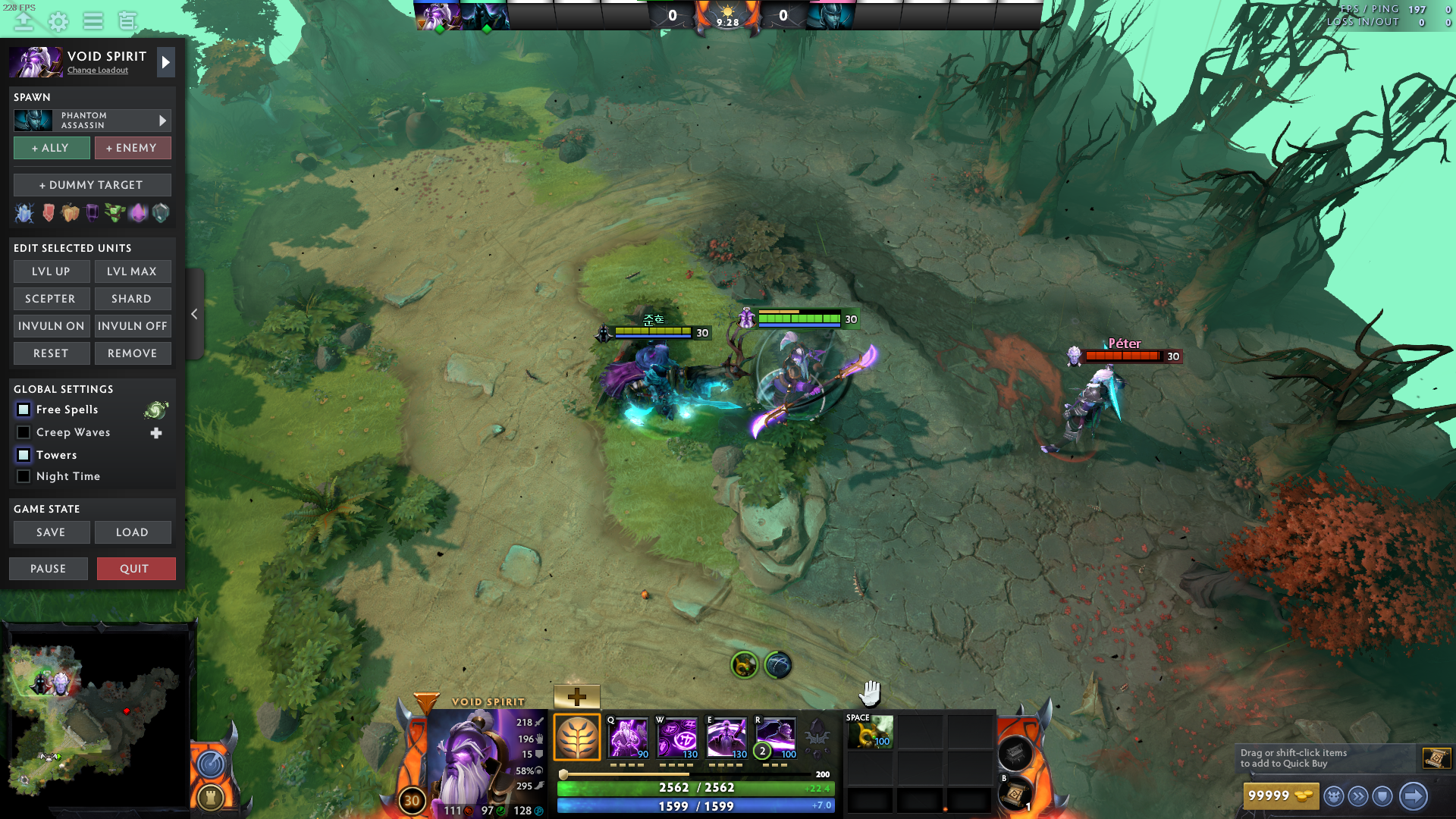1456x819 pixels.
Task: Quit the demo mode
Action: [136, 569]
